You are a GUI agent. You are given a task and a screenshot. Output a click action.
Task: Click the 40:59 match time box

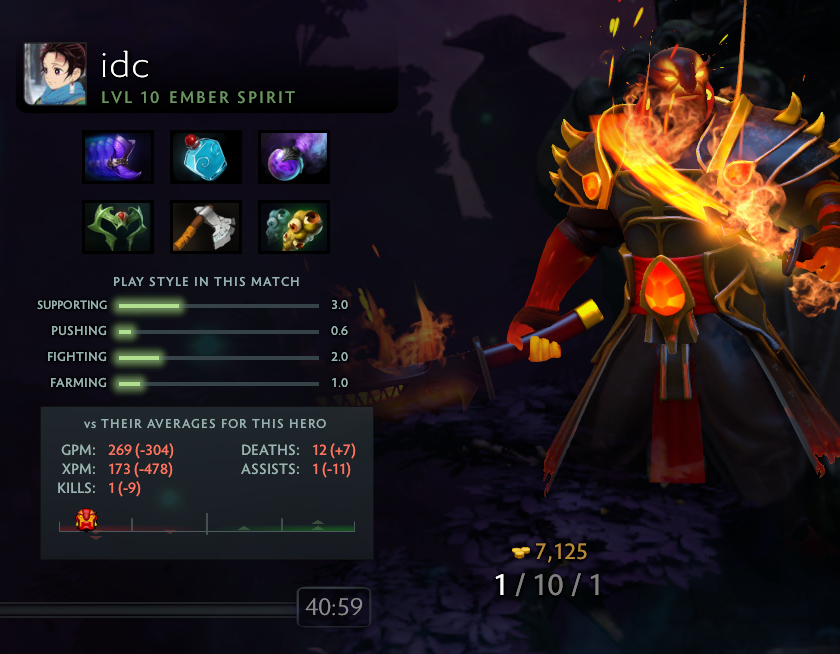coord(334,607)
